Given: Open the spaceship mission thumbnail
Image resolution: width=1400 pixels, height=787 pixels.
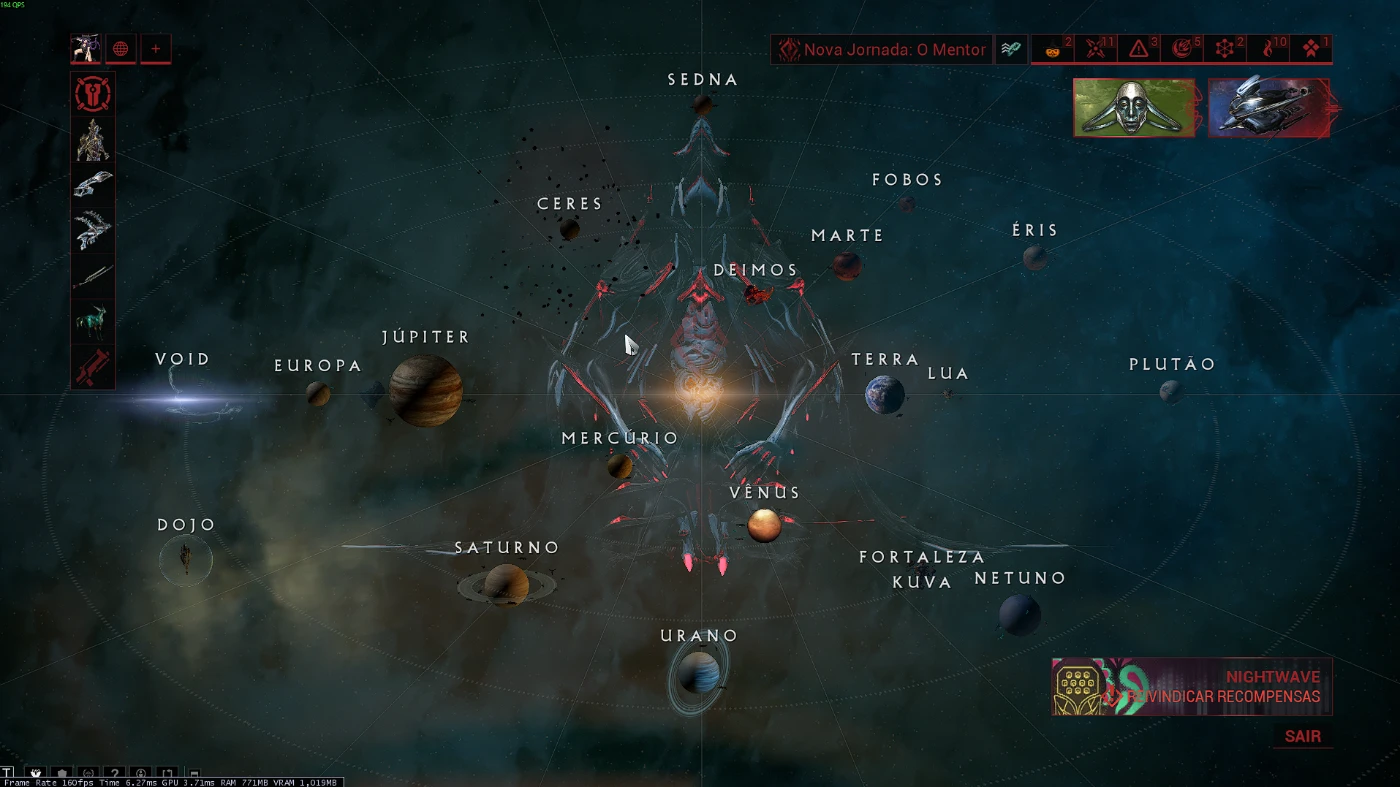Looking at the screenshot, I should click(x=1268, y=107).
